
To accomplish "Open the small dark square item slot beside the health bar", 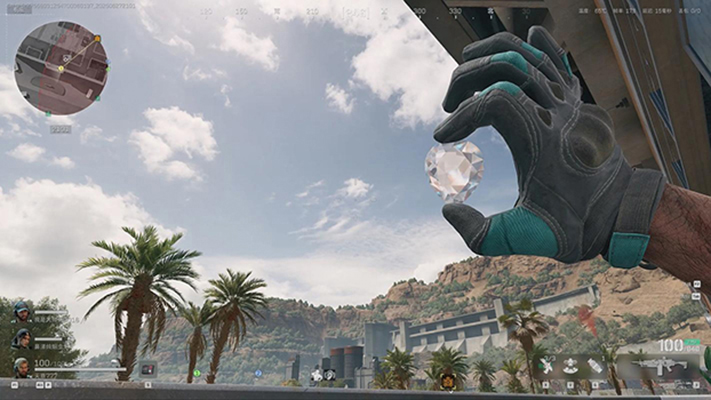I will point(148,368).
